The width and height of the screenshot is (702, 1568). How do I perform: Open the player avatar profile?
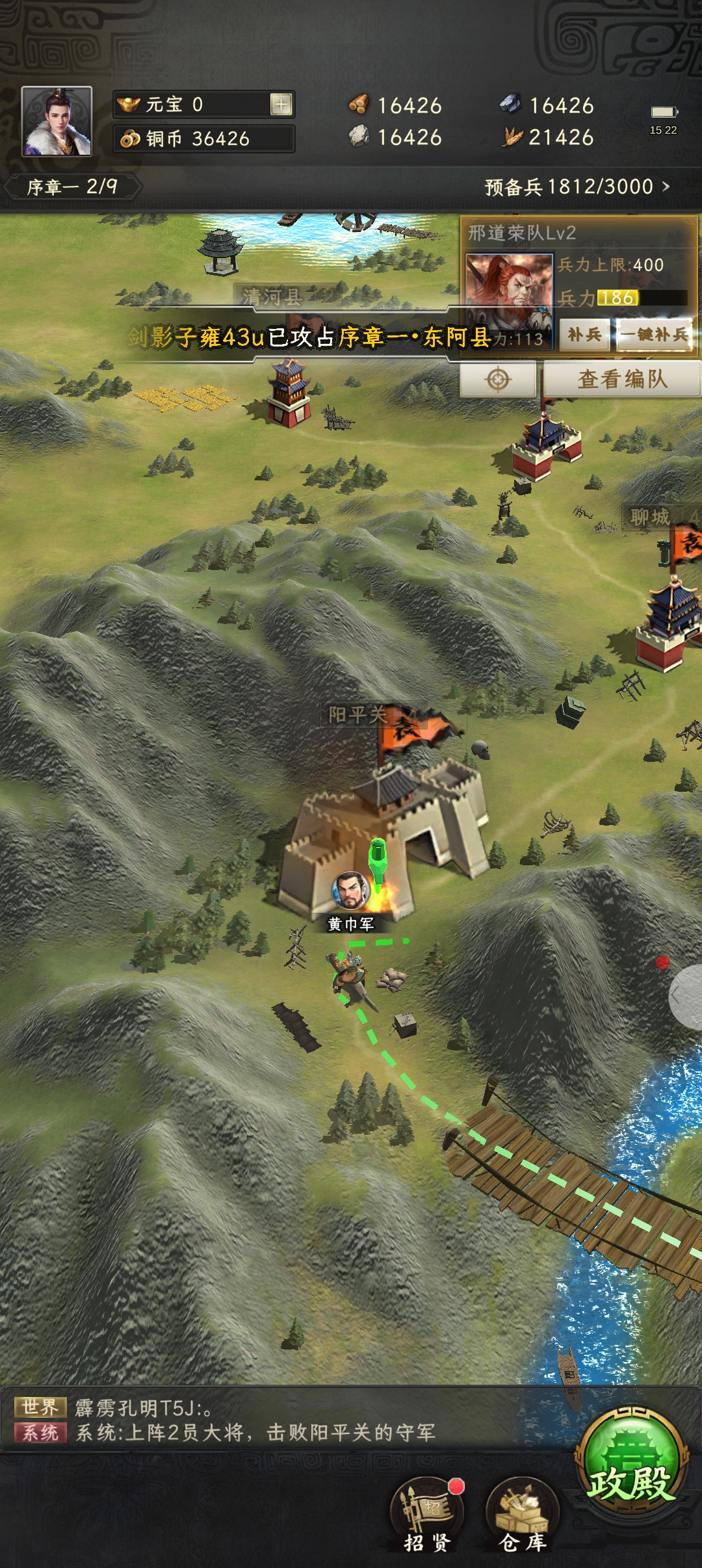point(57,122)
